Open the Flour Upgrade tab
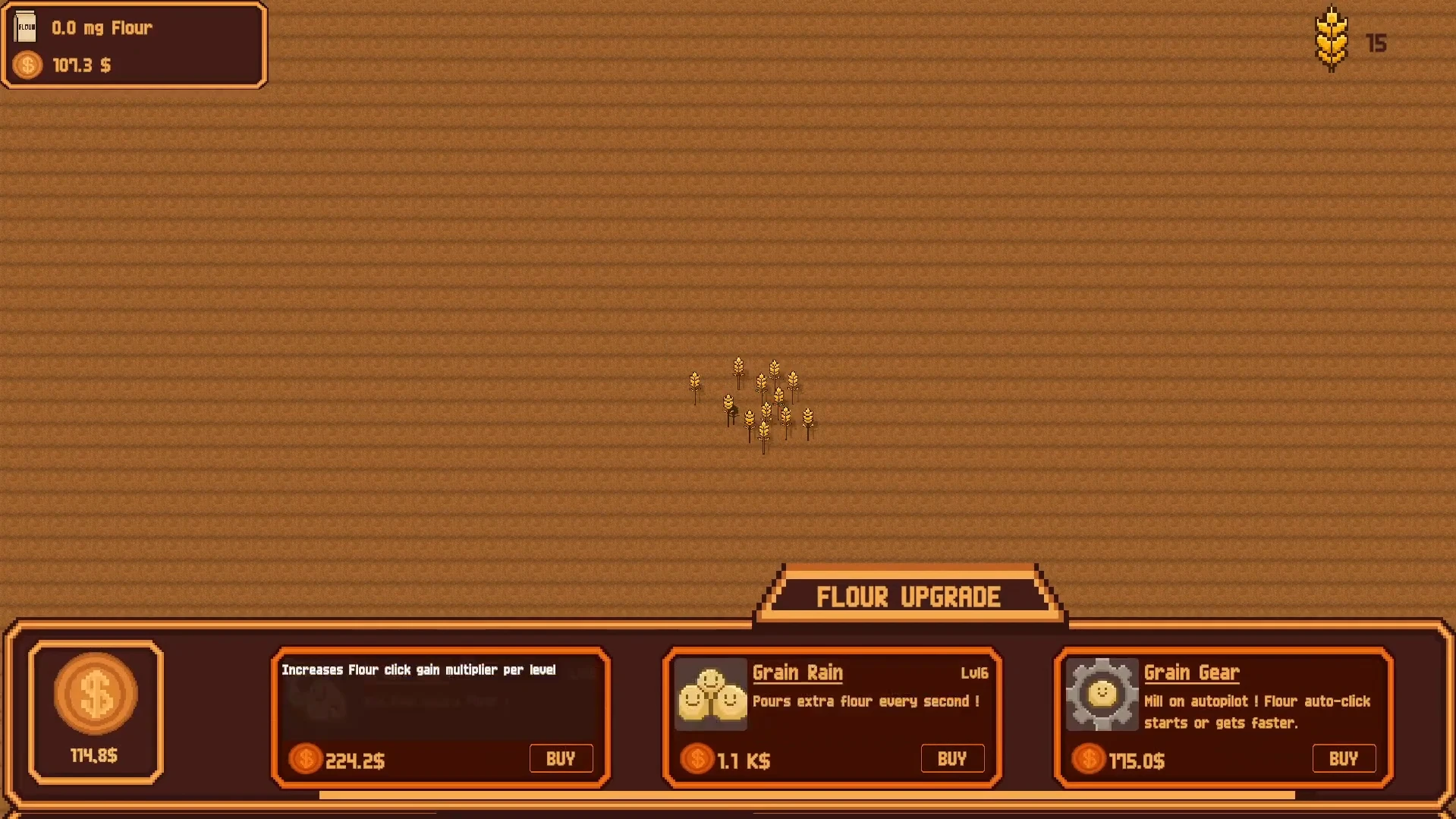The image size is (1456, 819). [908, 597]
